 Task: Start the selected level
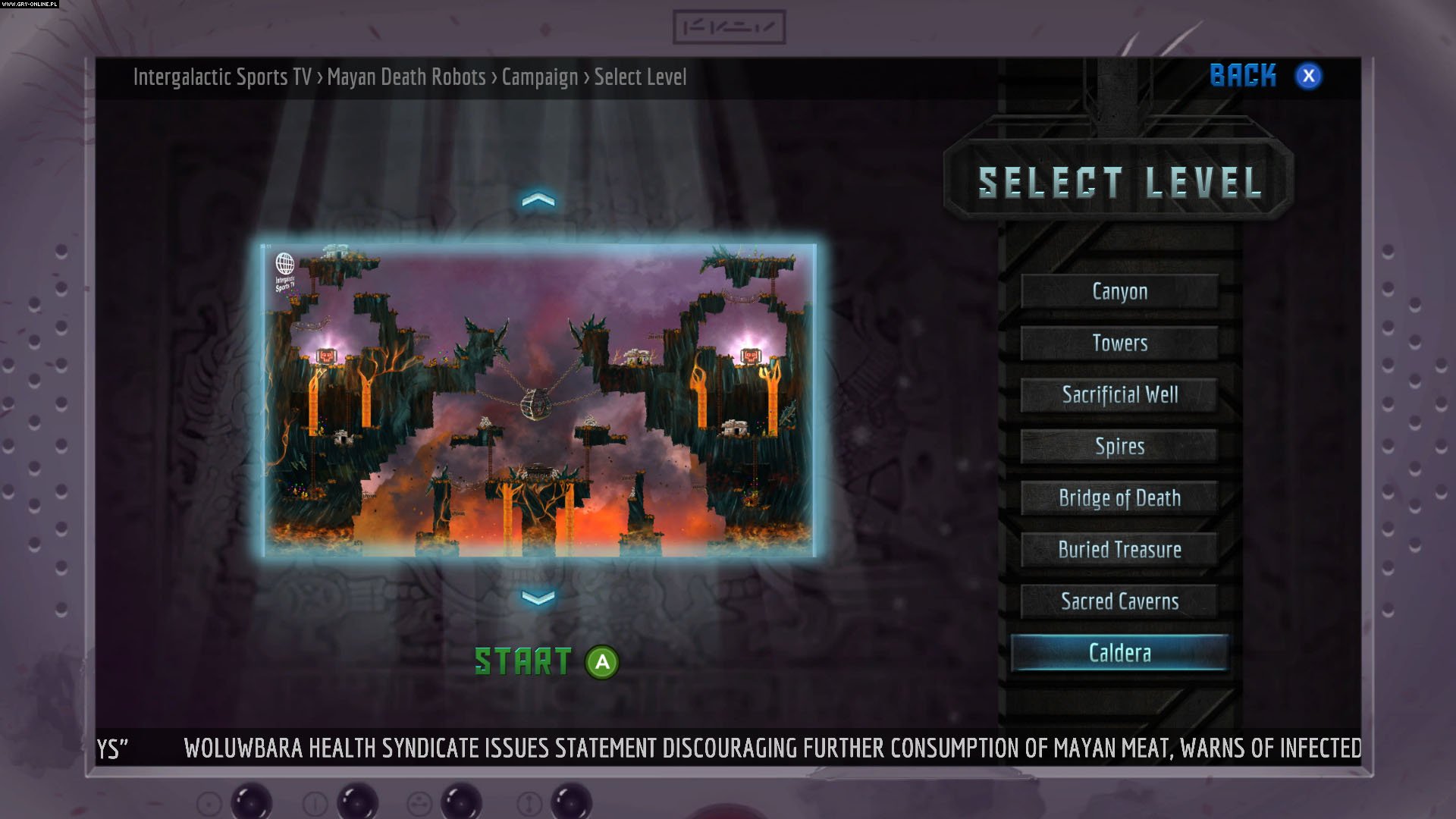click(x=546, y=662)
